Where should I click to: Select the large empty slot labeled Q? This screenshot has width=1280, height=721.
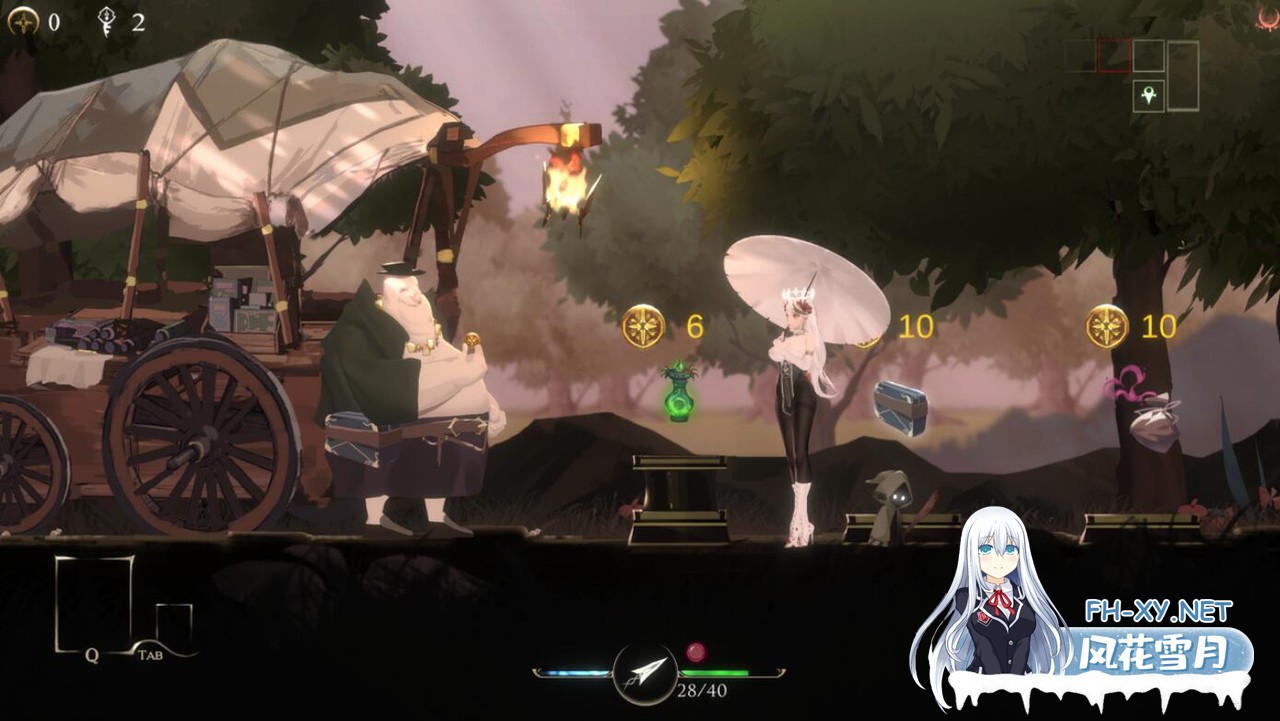93,601
